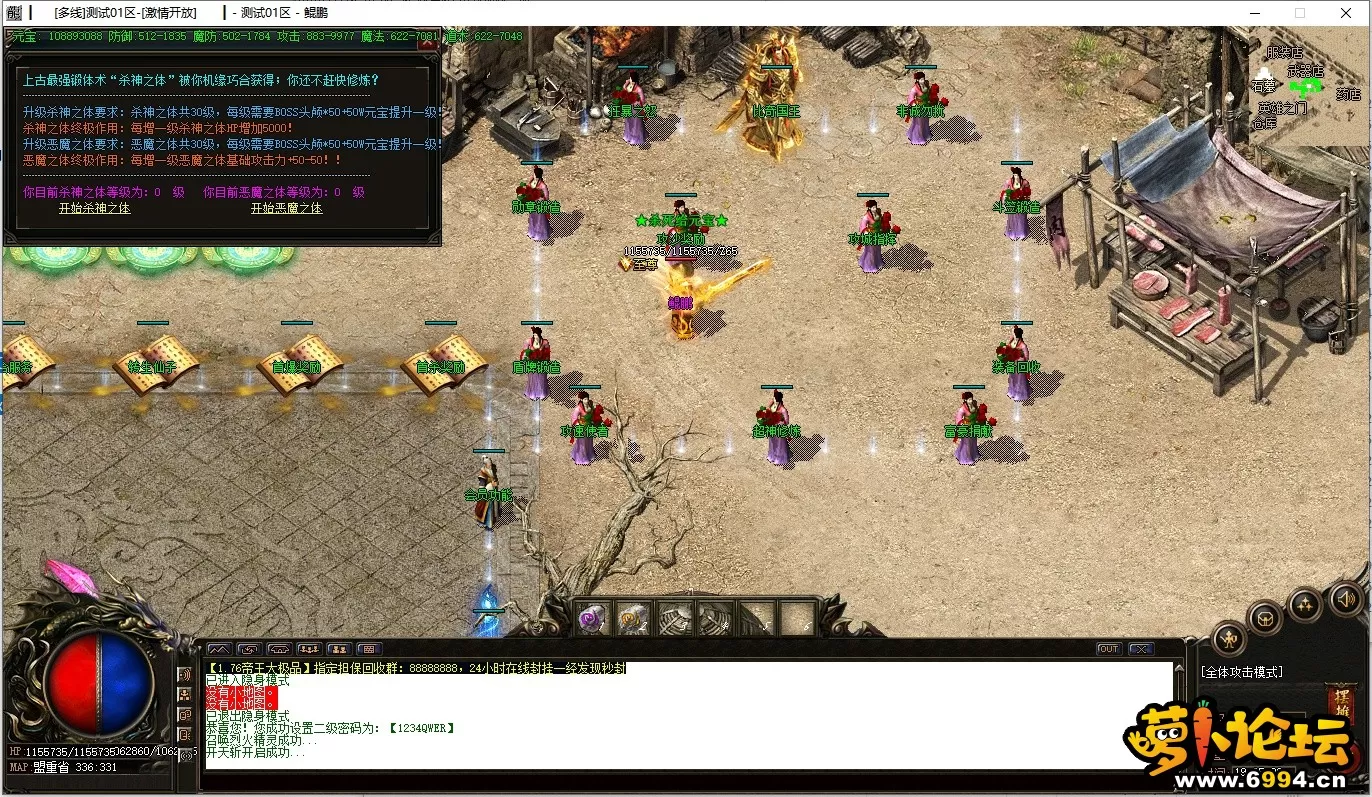Open the minimap in the corner

tap(1308, 85)
